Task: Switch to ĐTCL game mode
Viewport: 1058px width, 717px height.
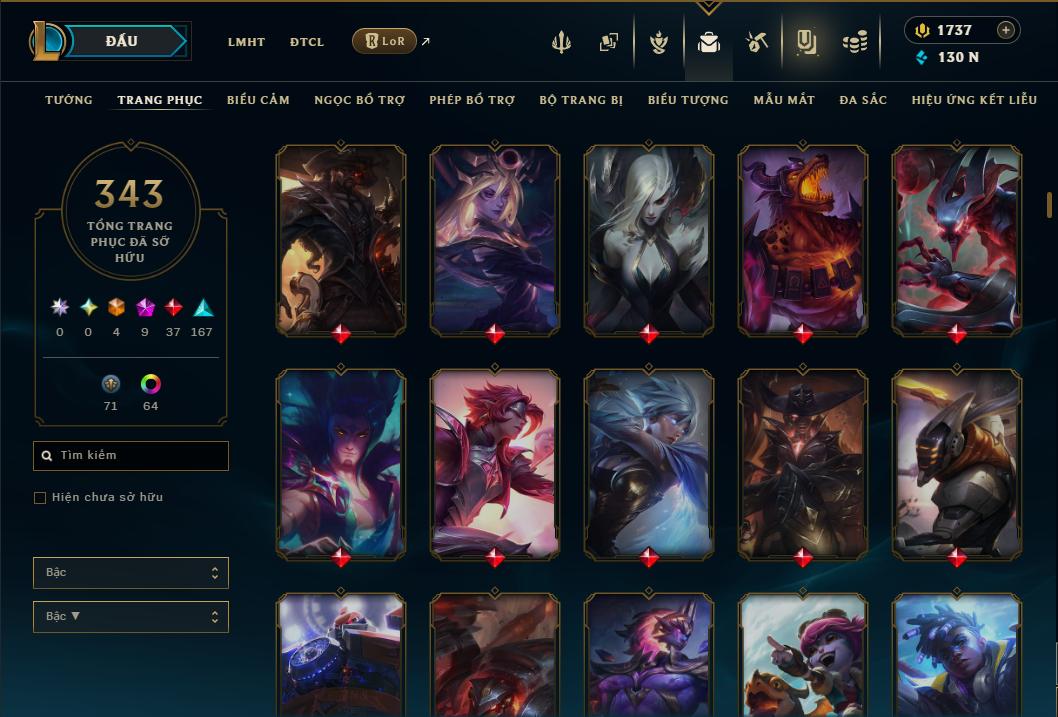Action: point(306,42)
